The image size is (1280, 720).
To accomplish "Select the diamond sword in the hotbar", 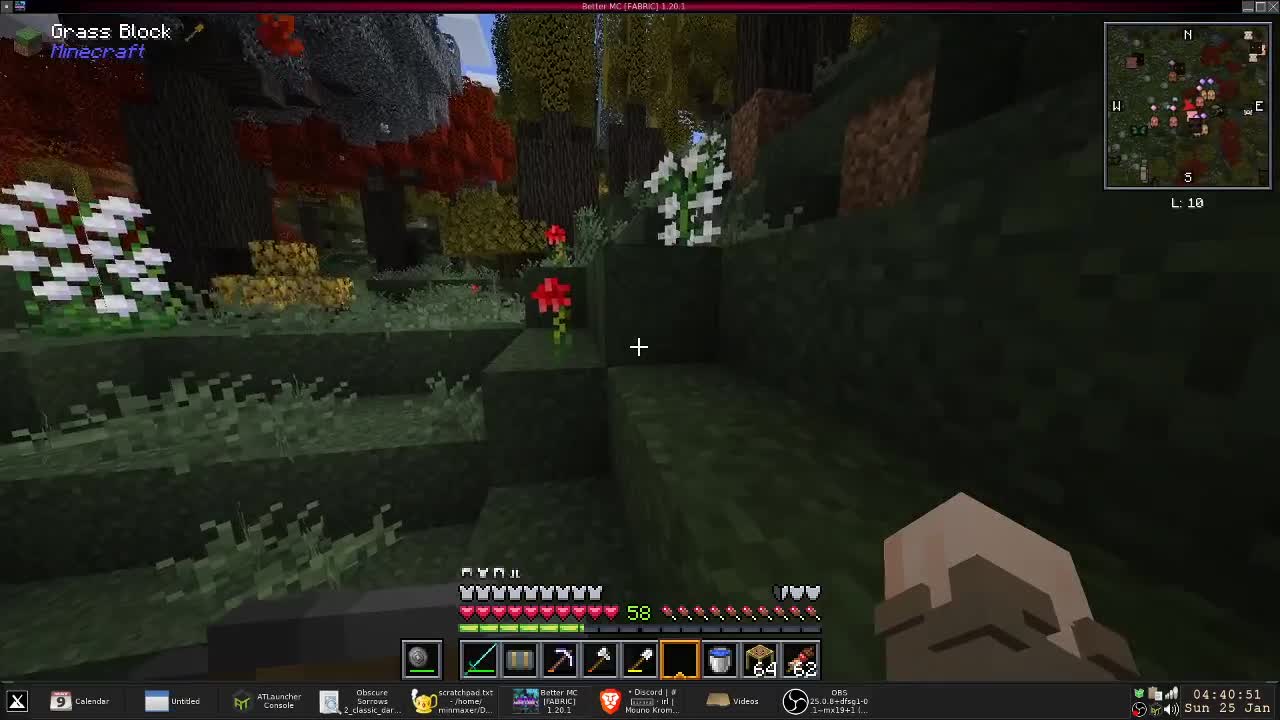I will tap(481, 658).
